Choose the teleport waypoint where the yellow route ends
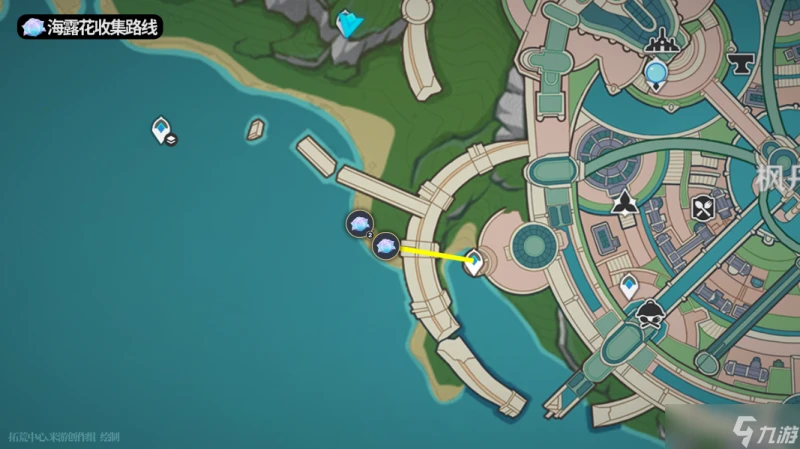The image size is (800, 449). [x=476, y=263]
